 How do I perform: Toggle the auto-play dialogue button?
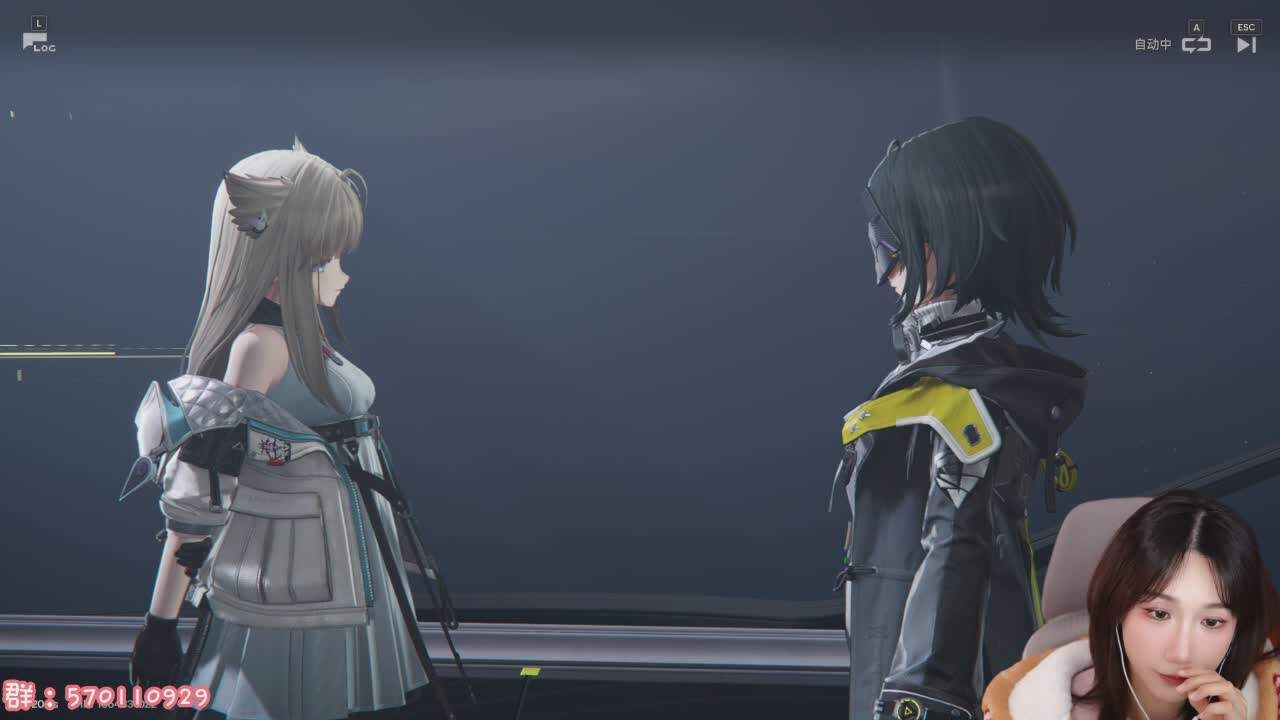pyautogui.click(x=1196, y=44)
